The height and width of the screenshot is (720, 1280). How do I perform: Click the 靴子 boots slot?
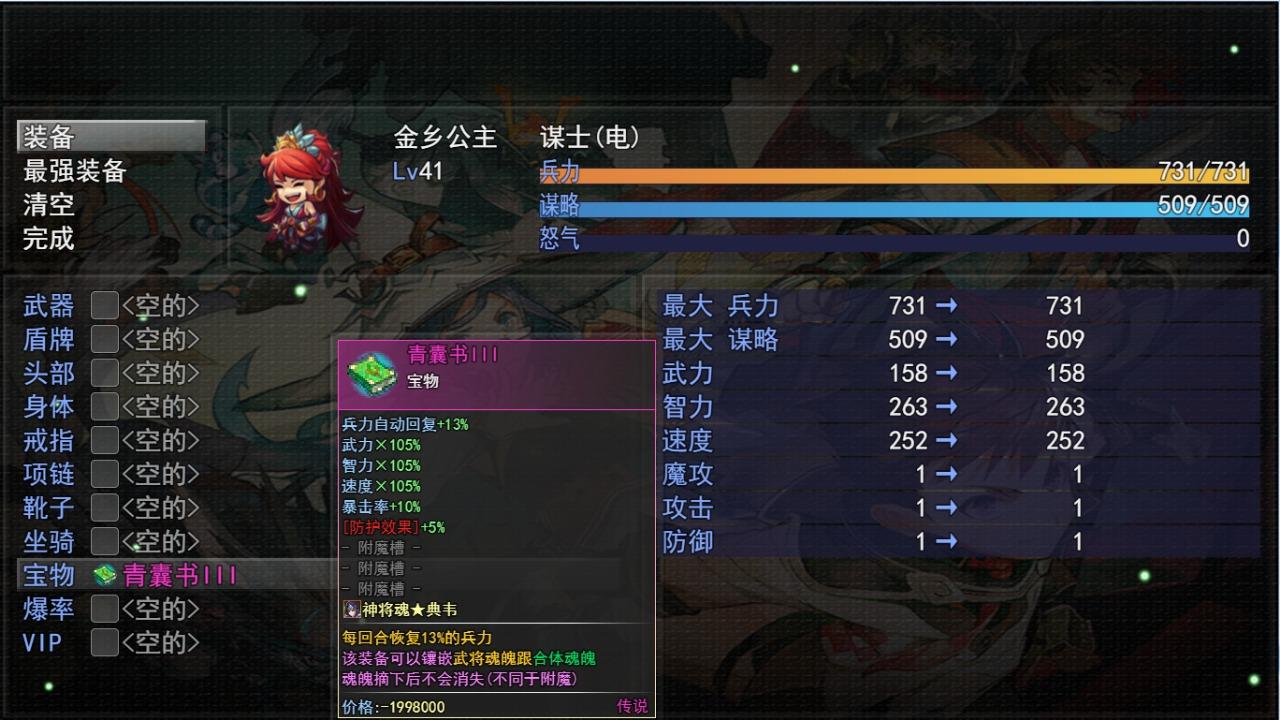(x=105, y=508)
